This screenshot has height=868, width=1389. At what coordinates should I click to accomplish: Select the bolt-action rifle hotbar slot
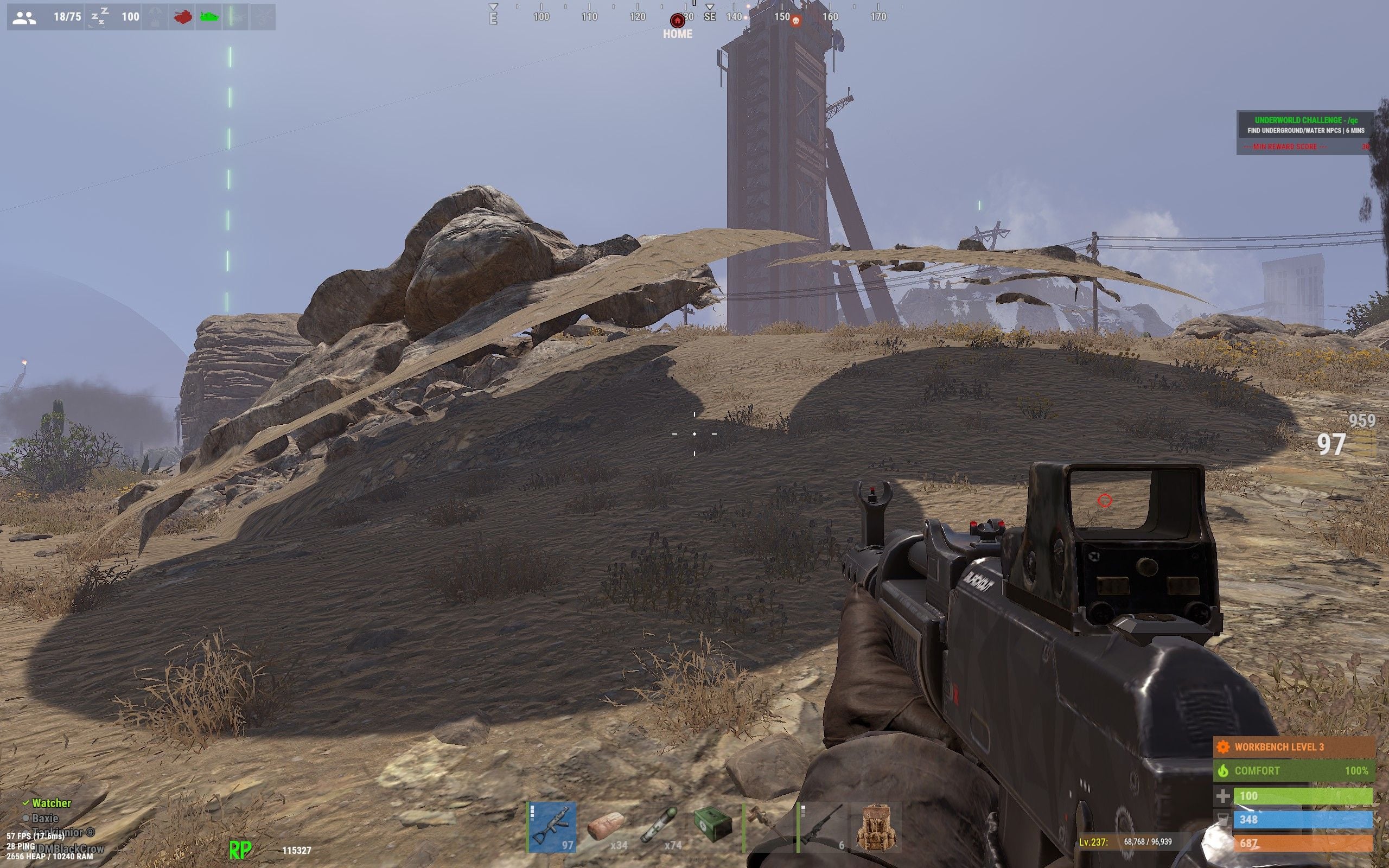click(823, 827)
